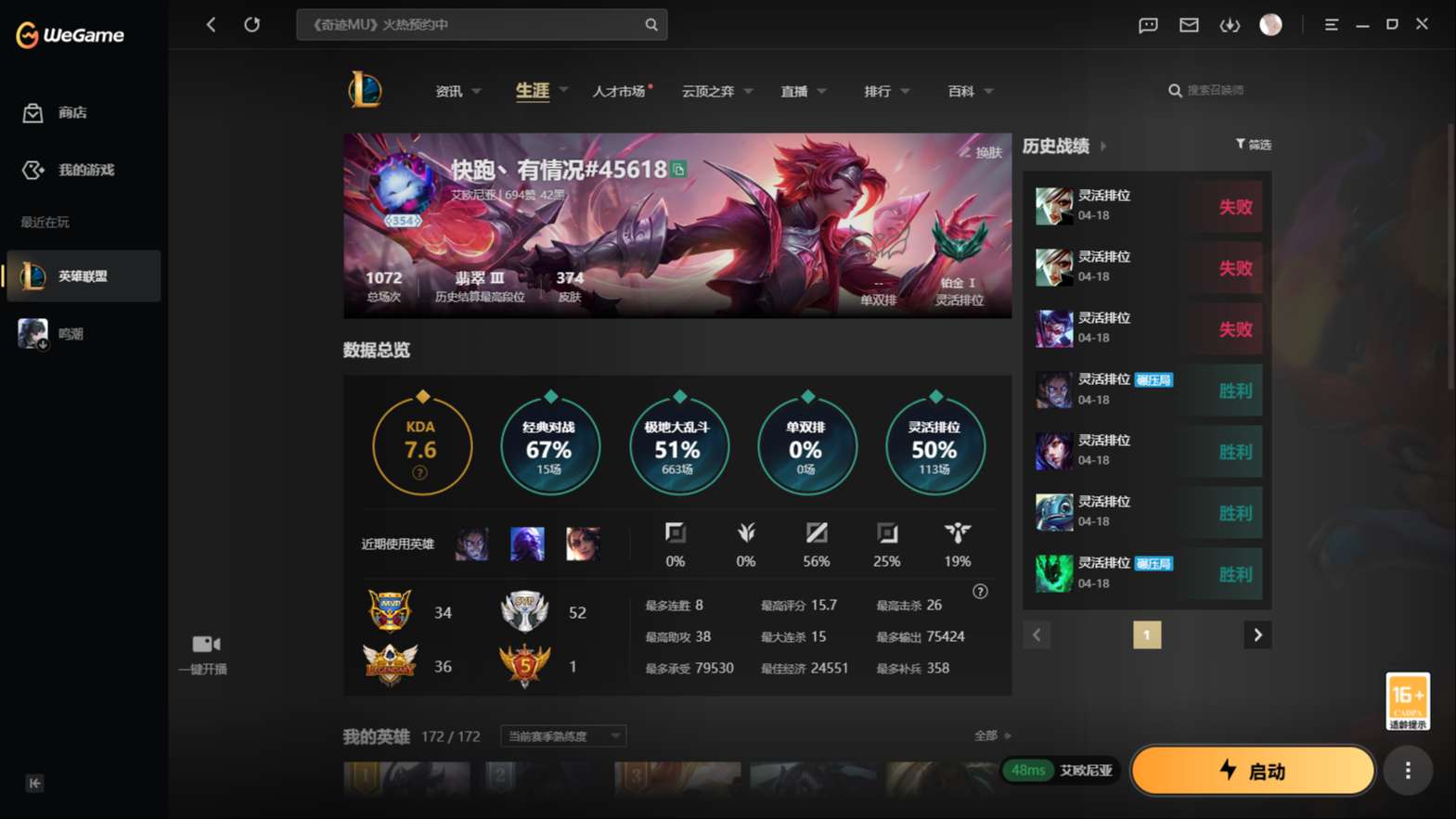Image resolution: width=1456 pixels, height=819 pixels.
Task: Open the chat messages icon in title bar
Action: pos(1147,25)
